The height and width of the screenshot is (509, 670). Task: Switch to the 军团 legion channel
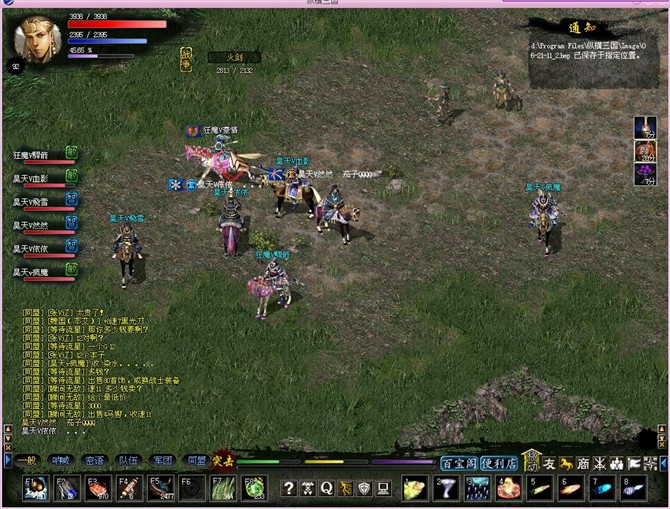click(x=161, y=461)
